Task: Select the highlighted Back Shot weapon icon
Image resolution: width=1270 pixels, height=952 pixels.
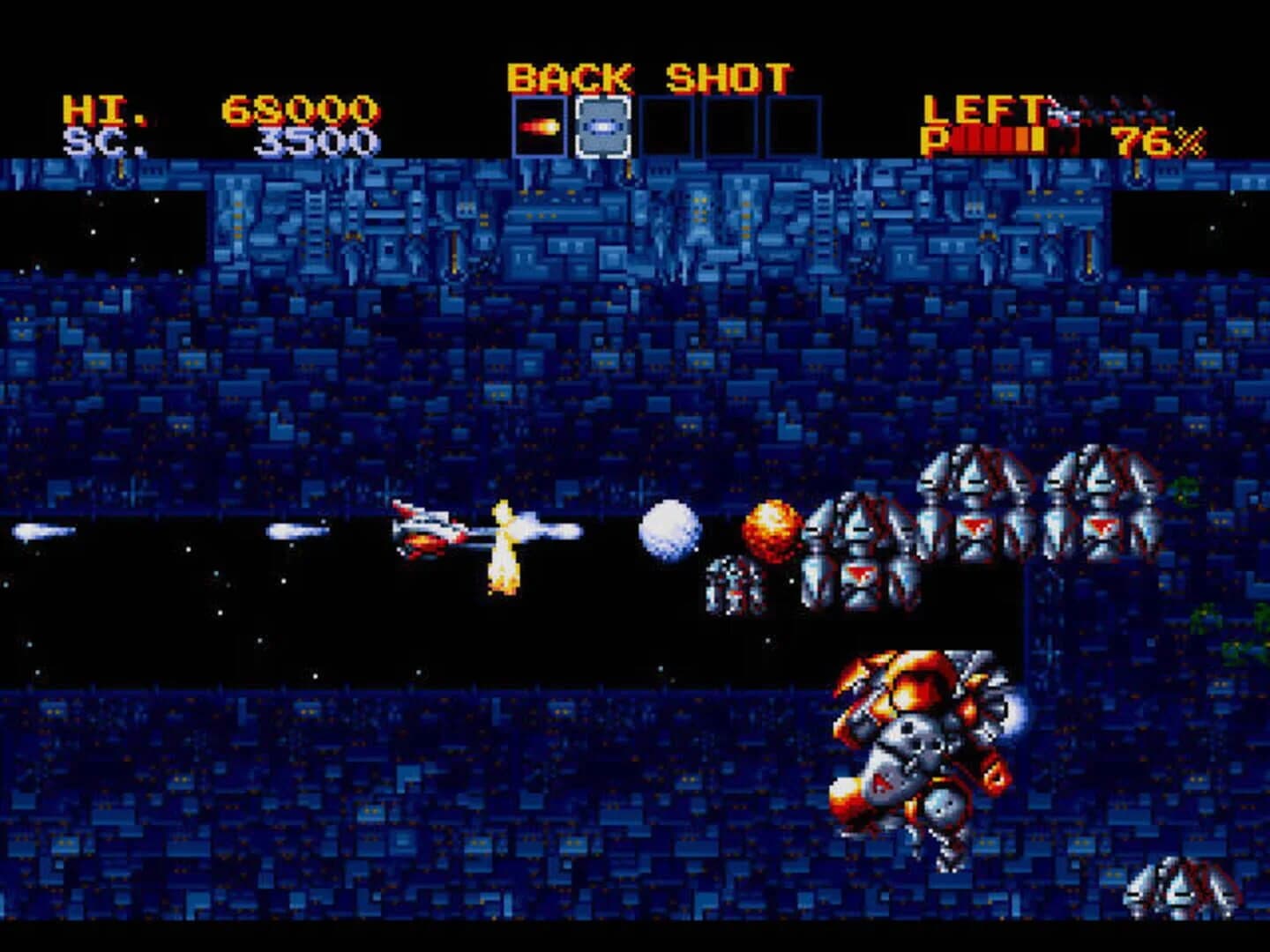Action: (603, 124)
